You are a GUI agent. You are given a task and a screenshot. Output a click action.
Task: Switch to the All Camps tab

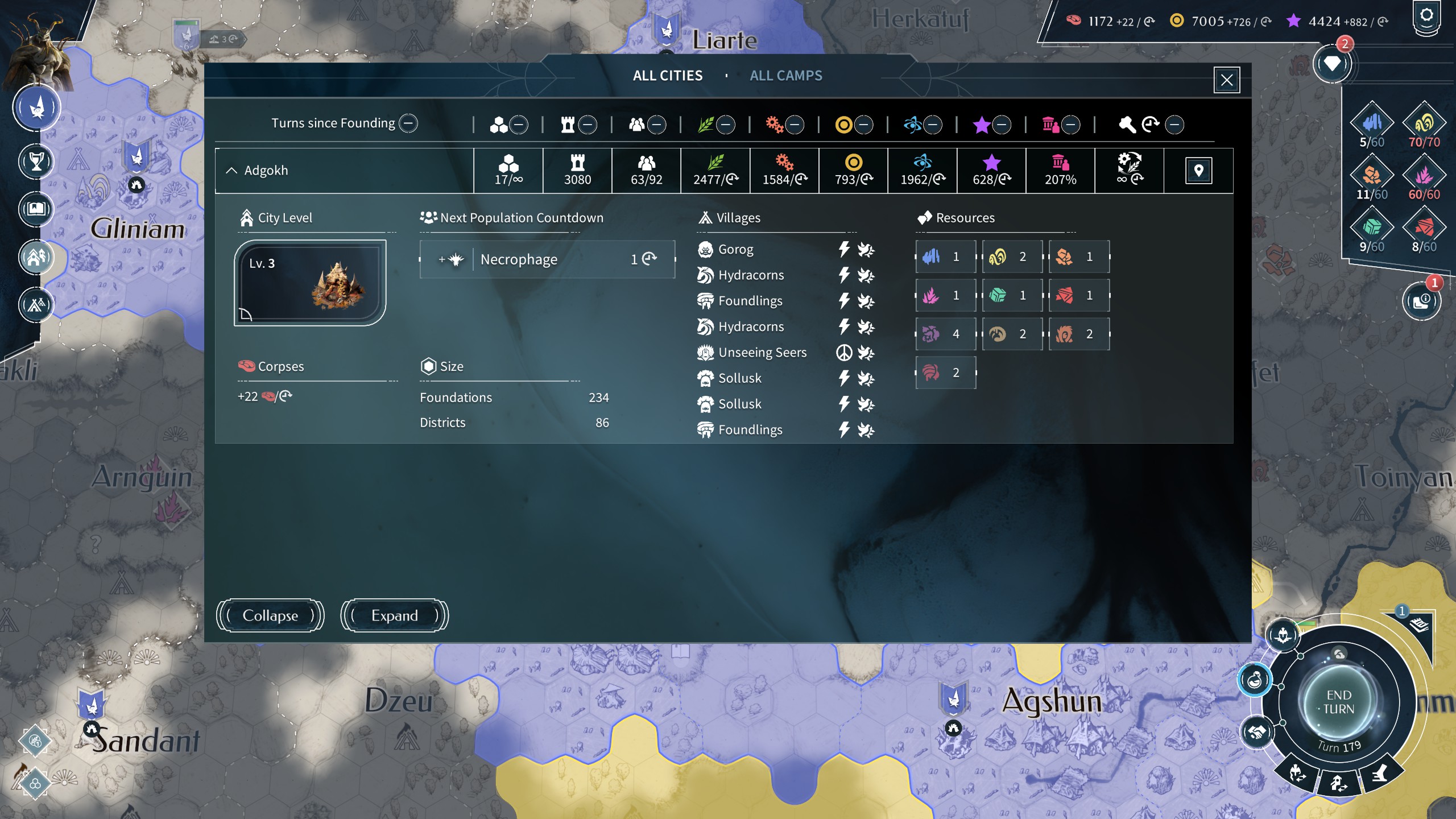(x=785, y=76)
